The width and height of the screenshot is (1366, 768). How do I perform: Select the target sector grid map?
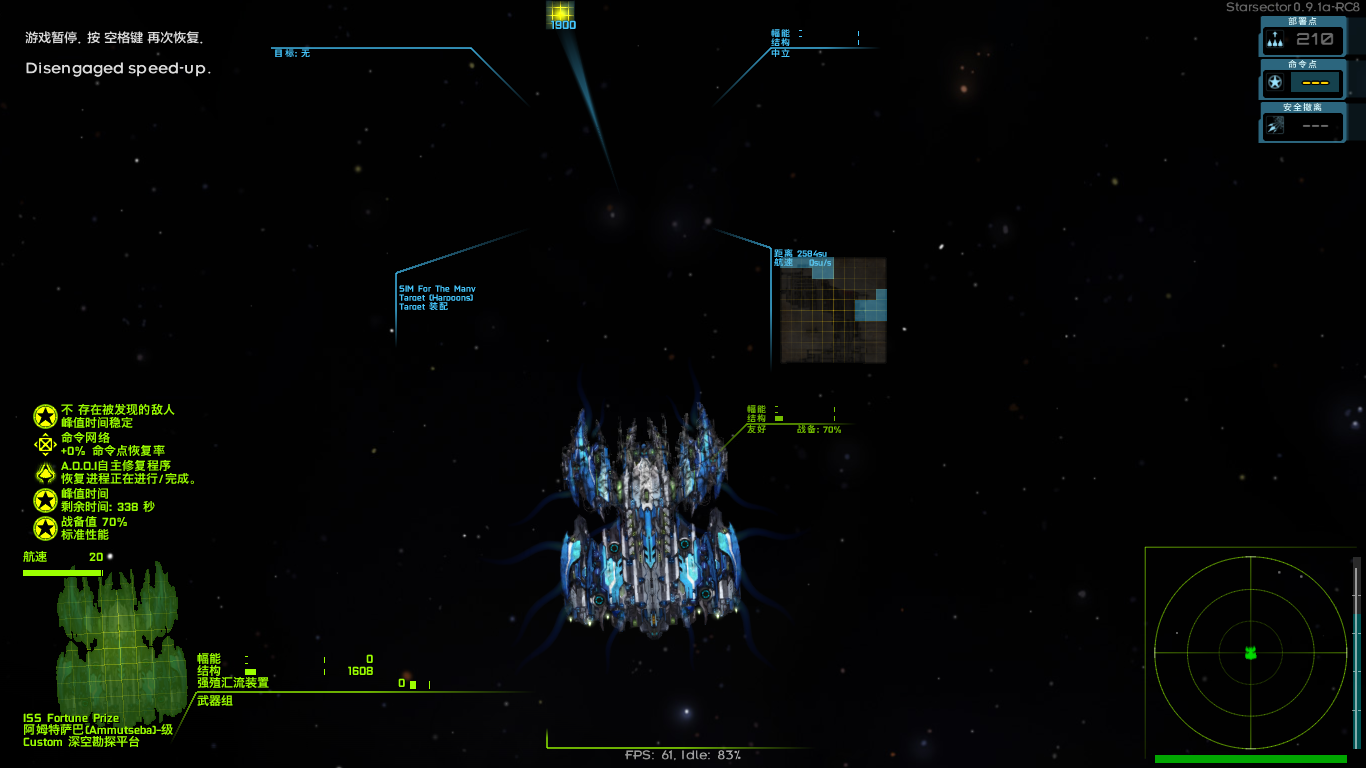(833, 310)
